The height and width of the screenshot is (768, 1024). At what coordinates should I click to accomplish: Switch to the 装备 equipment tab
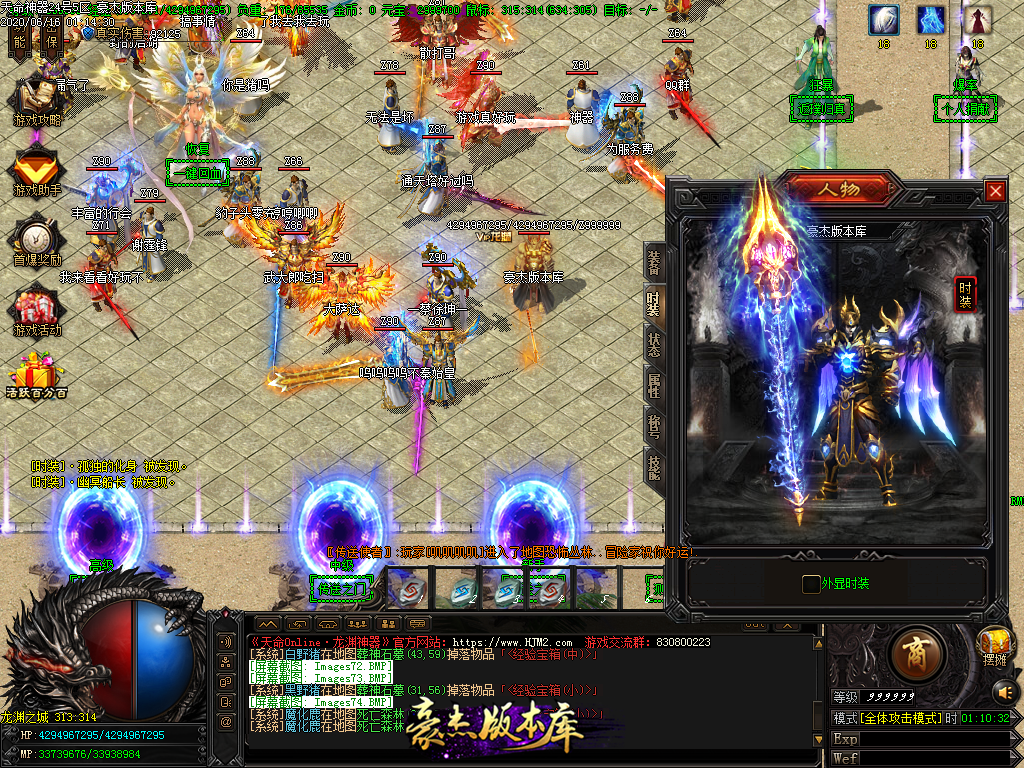(654, 263)
